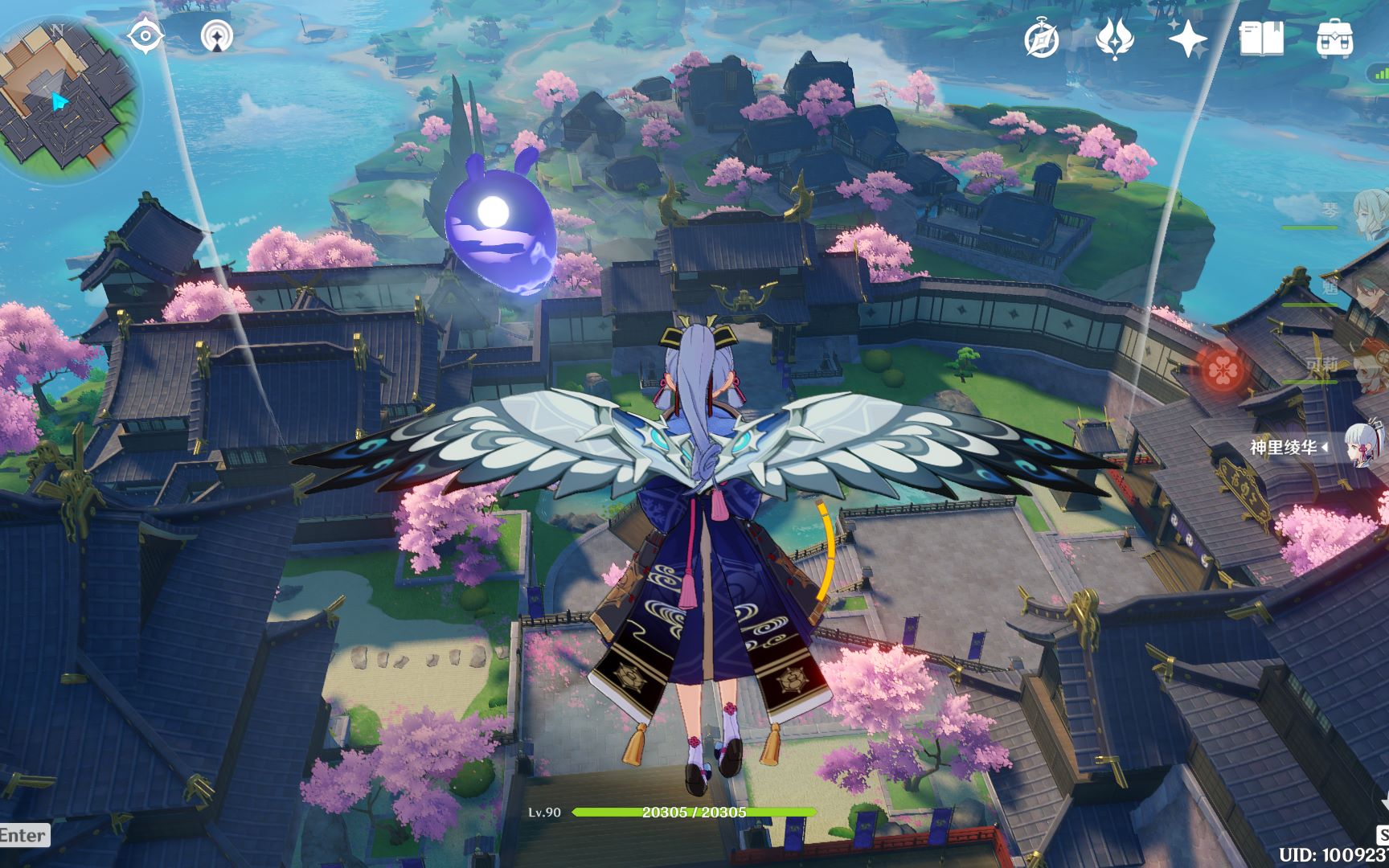This screenshot has width=1389, height=868.
Task: Activate the eye-shaped Elemental Sight icon
Action: [x=145, y=35]
